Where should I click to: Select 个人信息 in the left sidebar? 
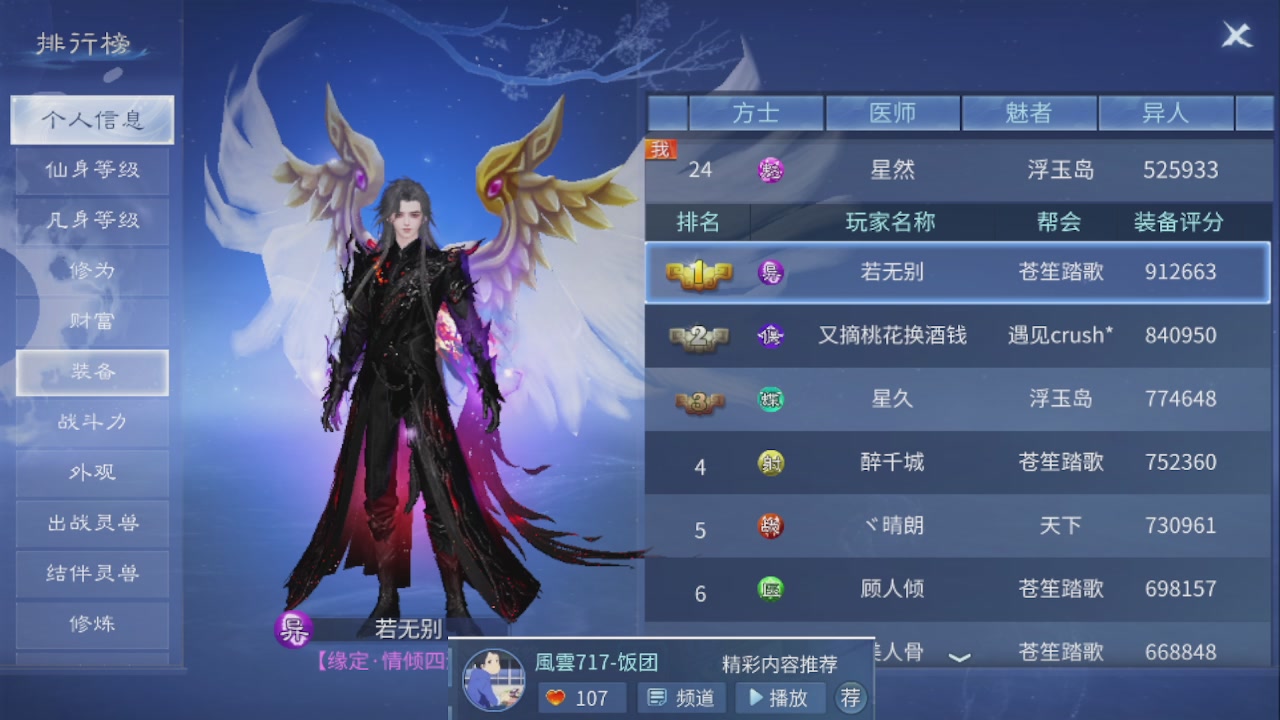[91, 119]
